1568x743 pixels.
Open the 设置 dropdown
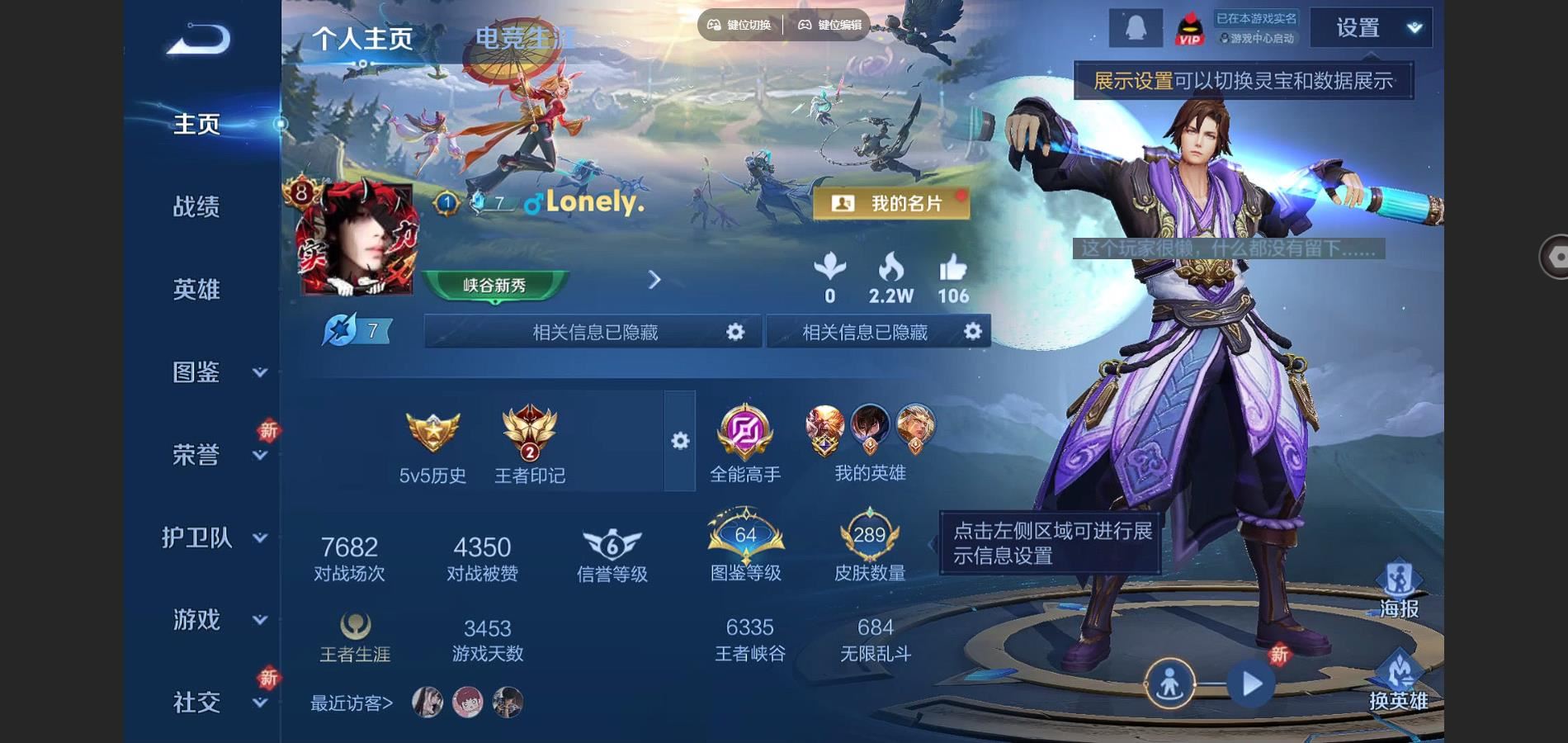[1372, 28]
